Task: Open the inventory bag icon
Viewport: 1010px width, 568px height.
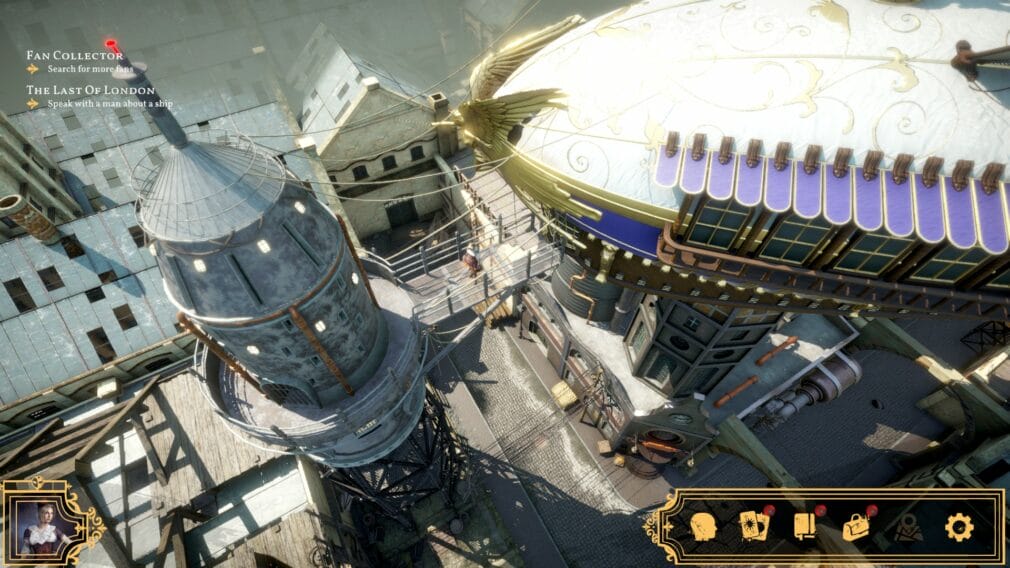Action: point(856,527)
